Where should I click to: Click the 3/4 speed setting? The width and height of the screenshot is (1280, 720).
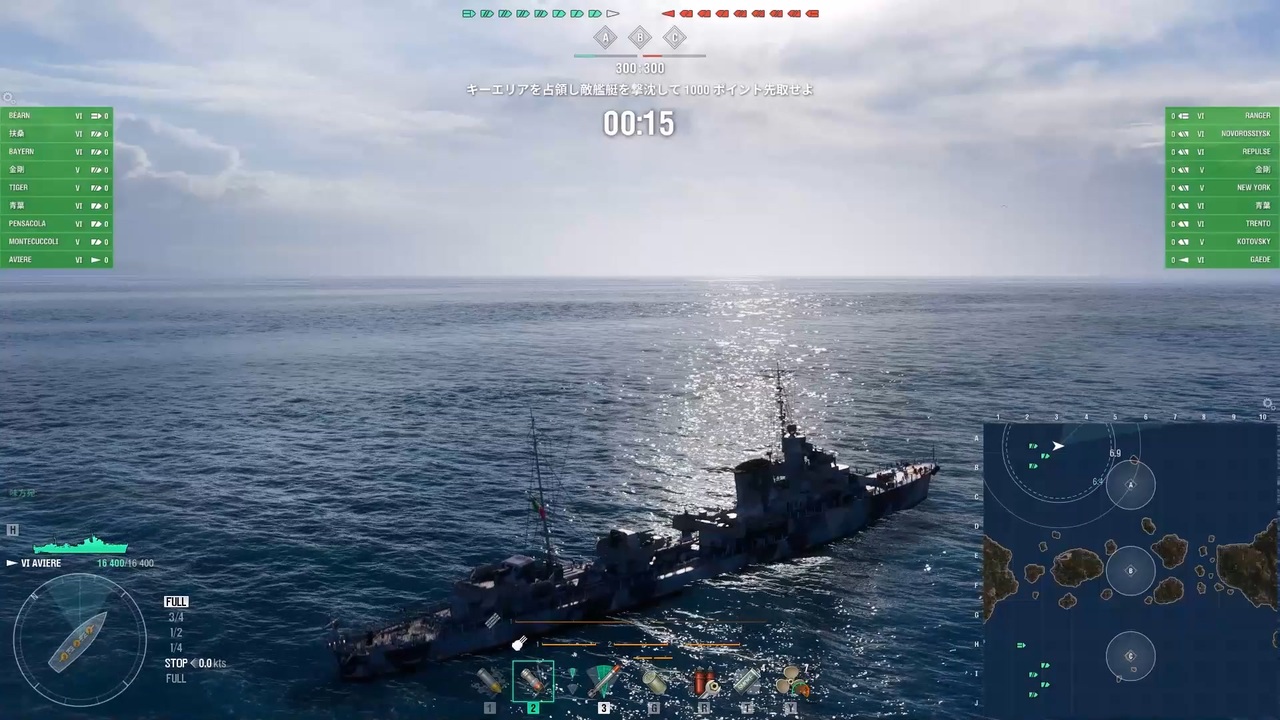pyautogui.click(x=176, y=617)
